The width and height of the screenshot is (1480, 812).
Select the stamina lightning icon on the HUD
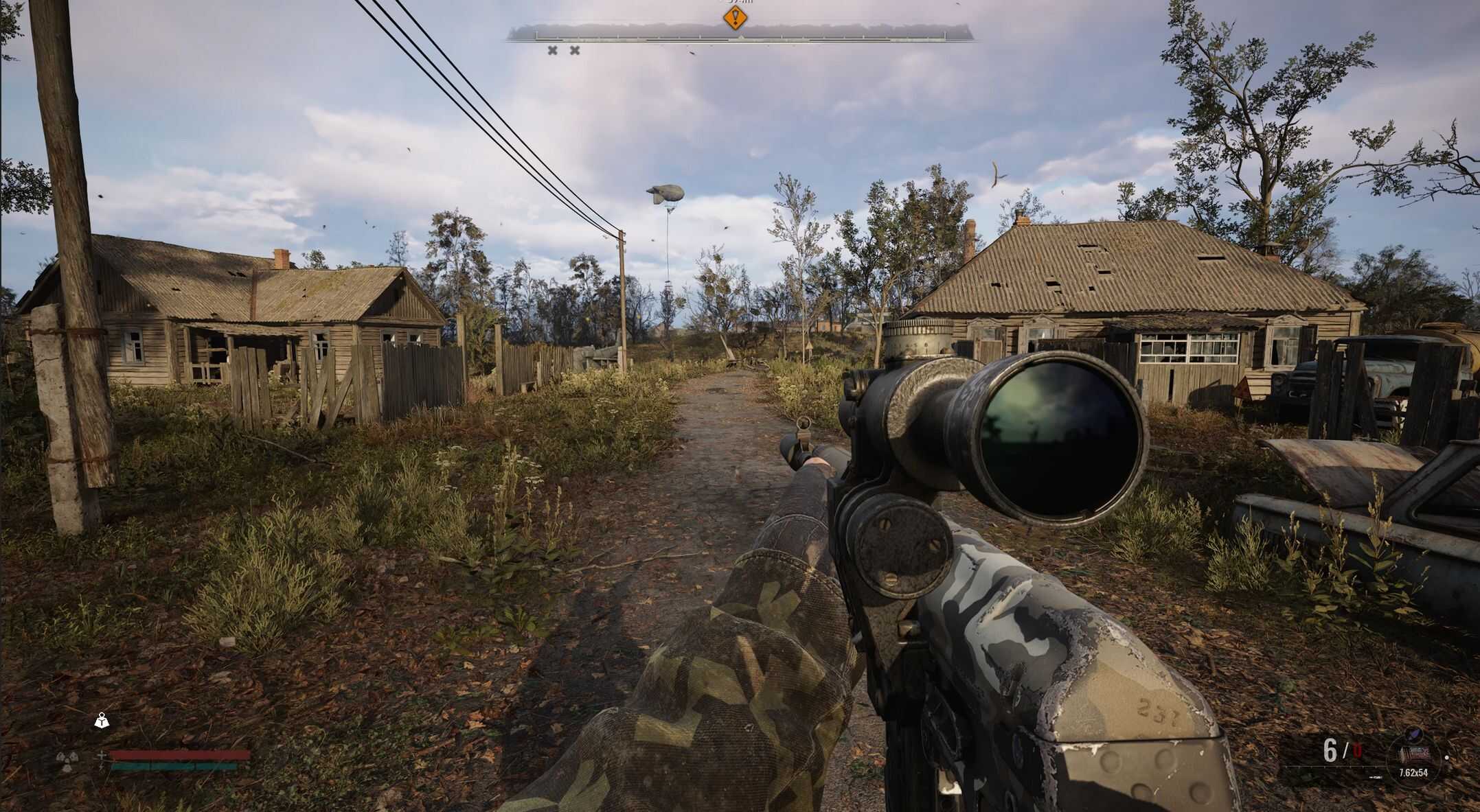(100, 767)
